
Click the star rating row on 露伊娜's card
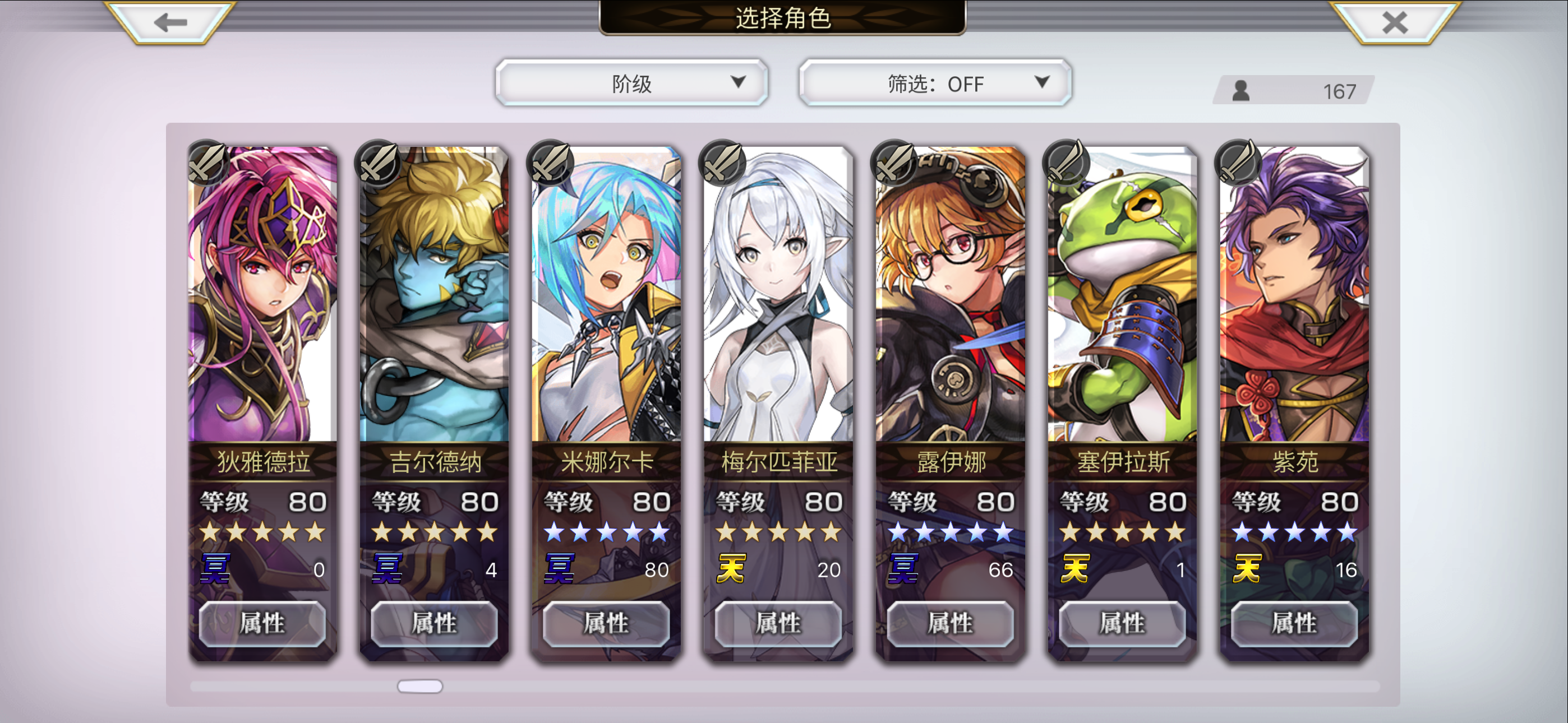pyautogui.click(x=950, y=532)
